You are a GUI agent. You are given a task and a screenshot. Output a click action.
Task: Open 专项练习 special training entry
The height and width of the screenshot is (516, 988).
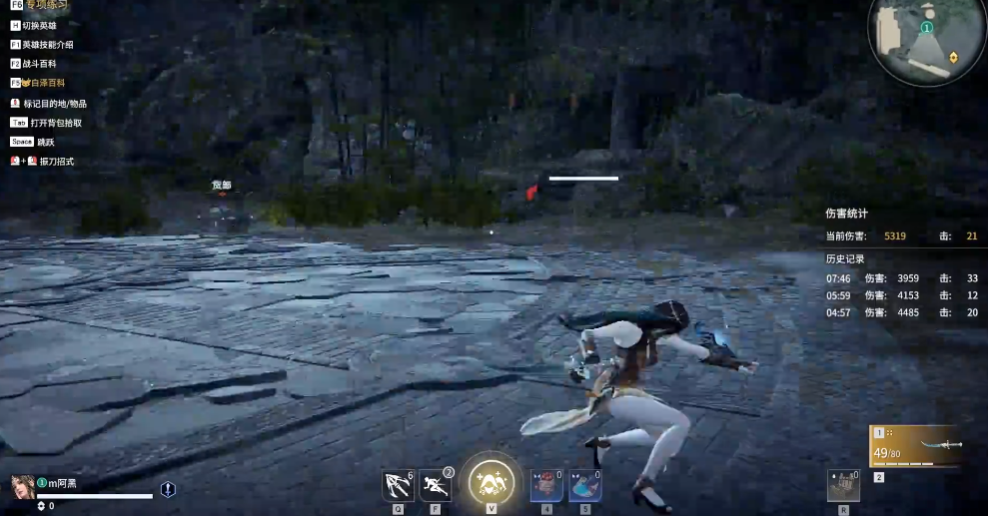pos(46,6)
